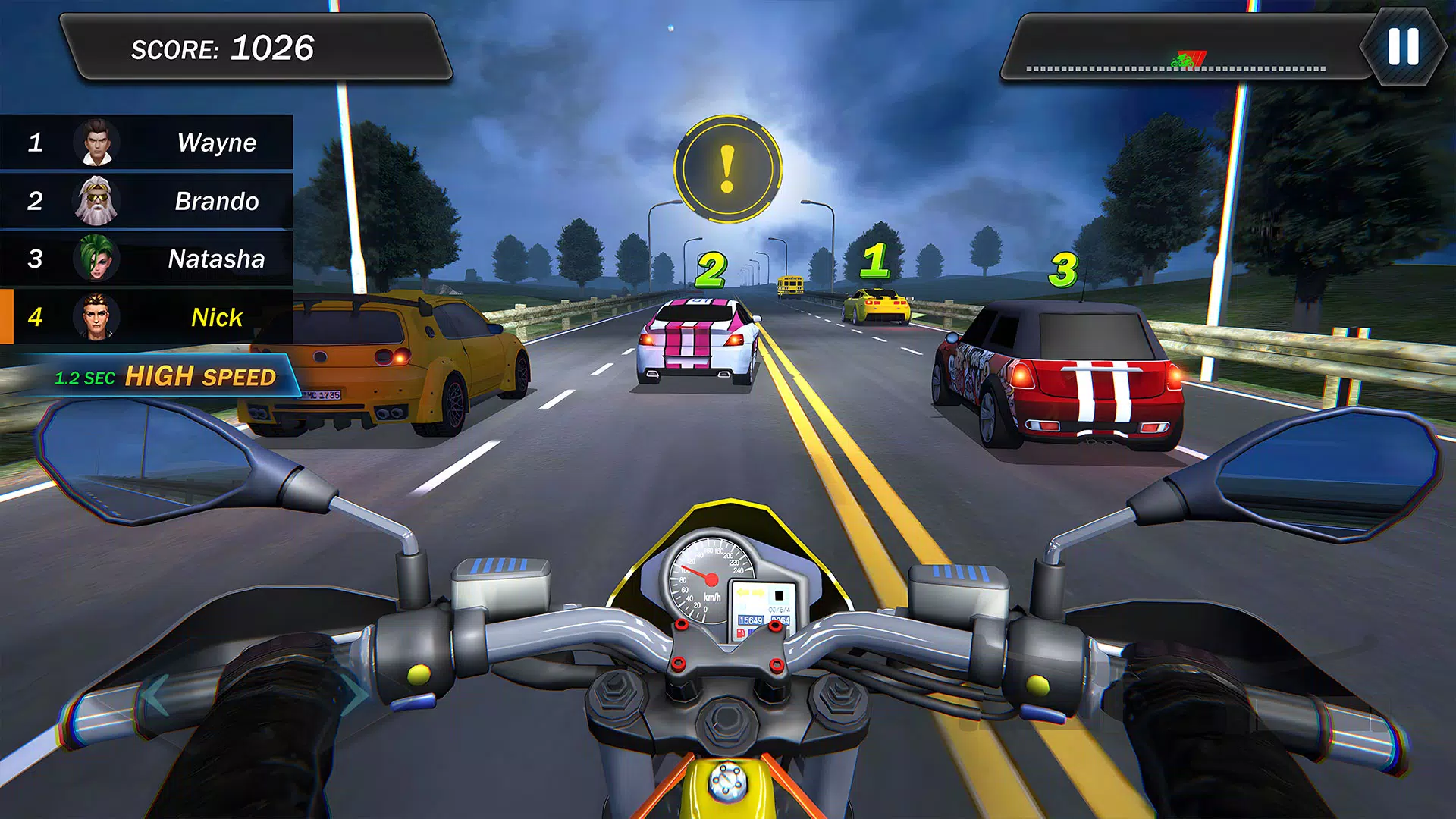1456x819 pixels.
Task: Tap the 1.2 SEC countdown label
Action: [x=83, y=377]
